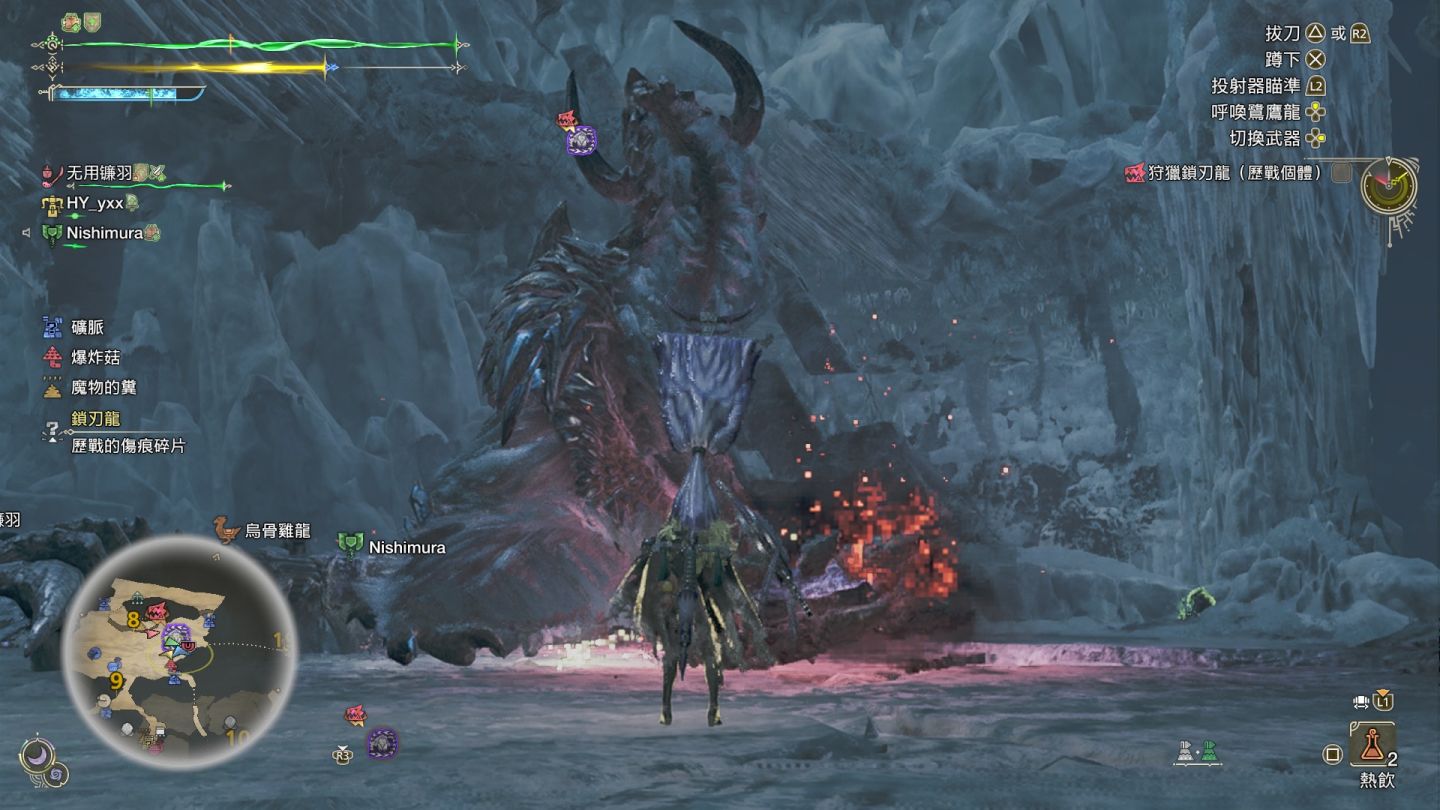
Task: Click the 烏骨雞龍 map label
Action: point(276,531)
